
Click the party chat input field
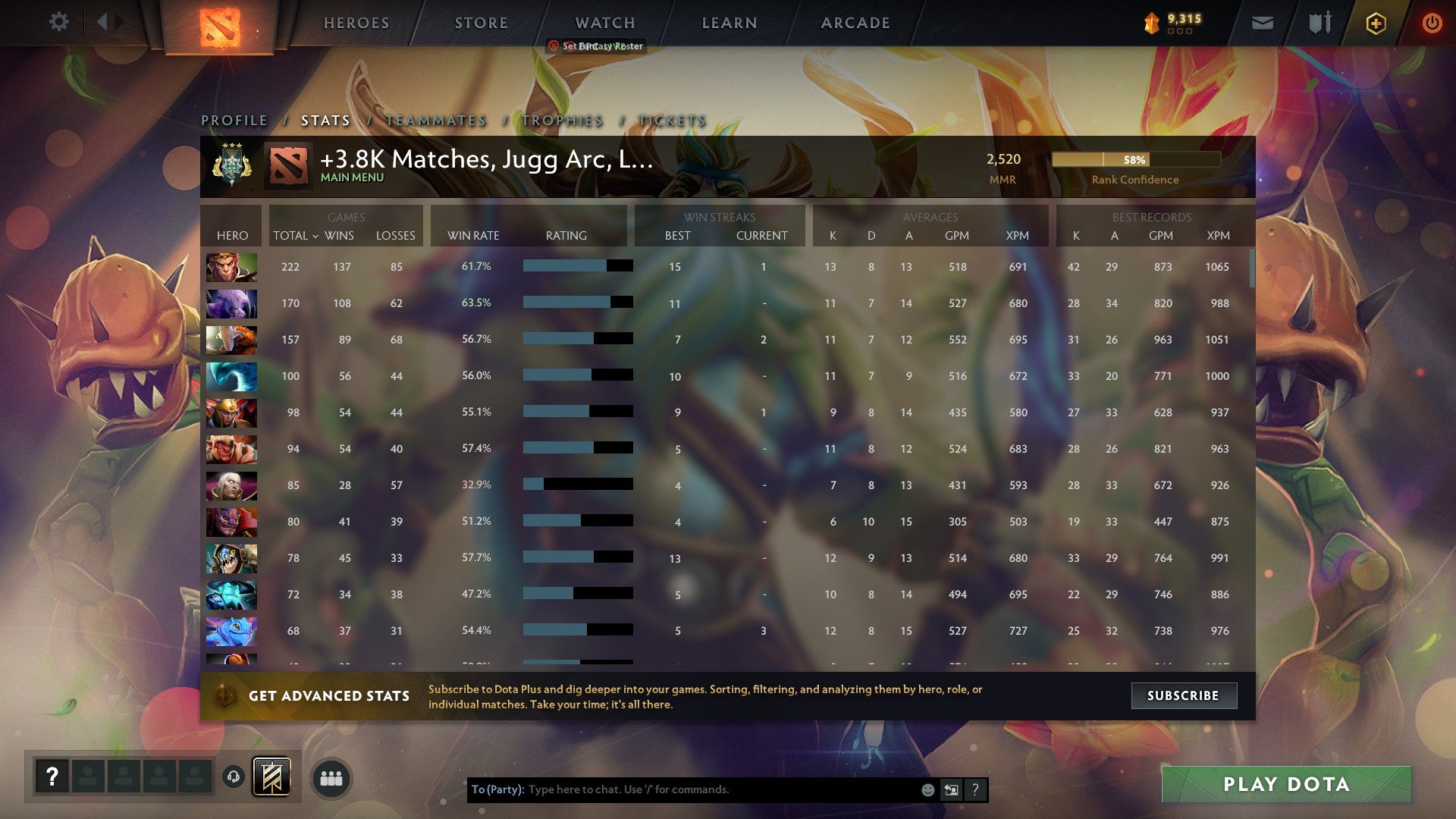pyautogui.click(x=682, y=789)
